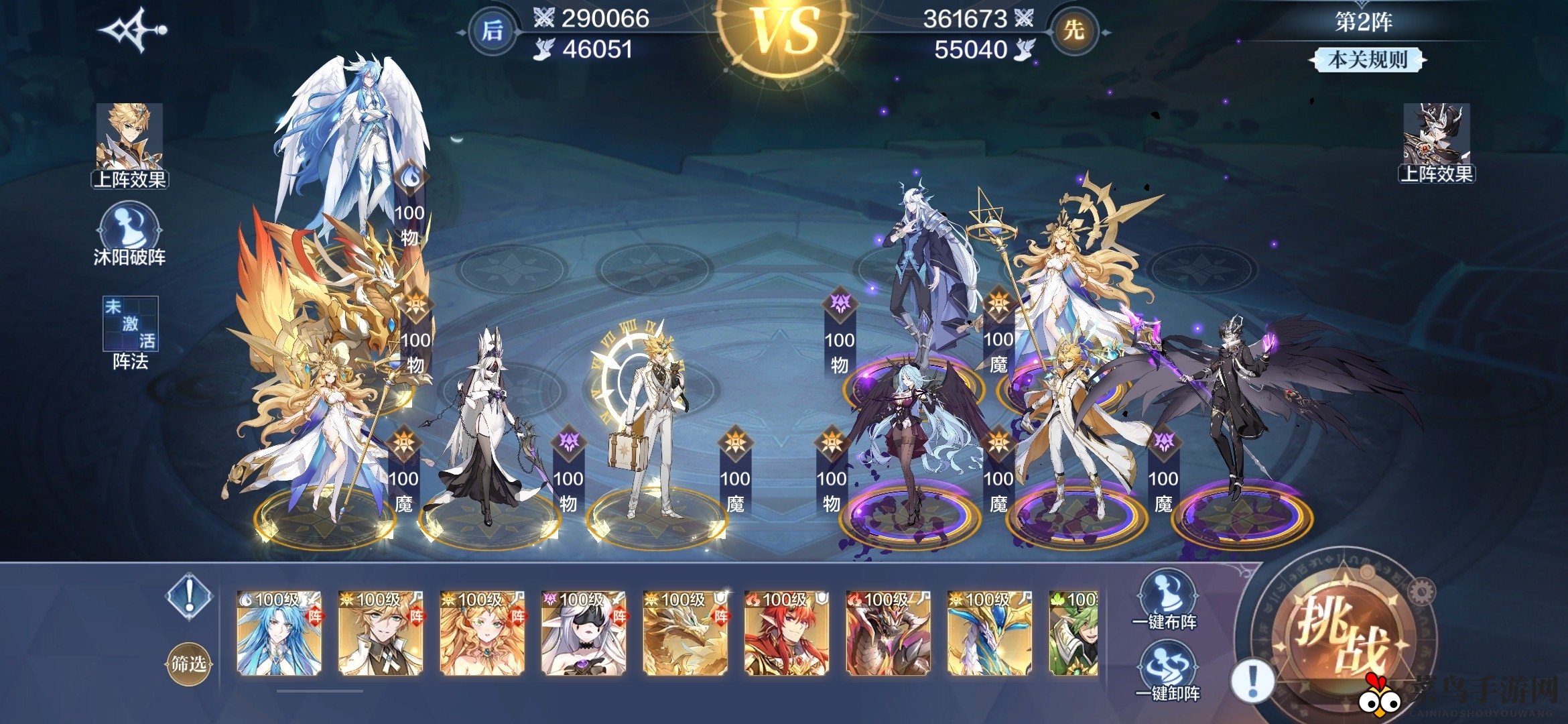
Task: Select the blue-haired angel hero card
Action: tap(279, 632)
